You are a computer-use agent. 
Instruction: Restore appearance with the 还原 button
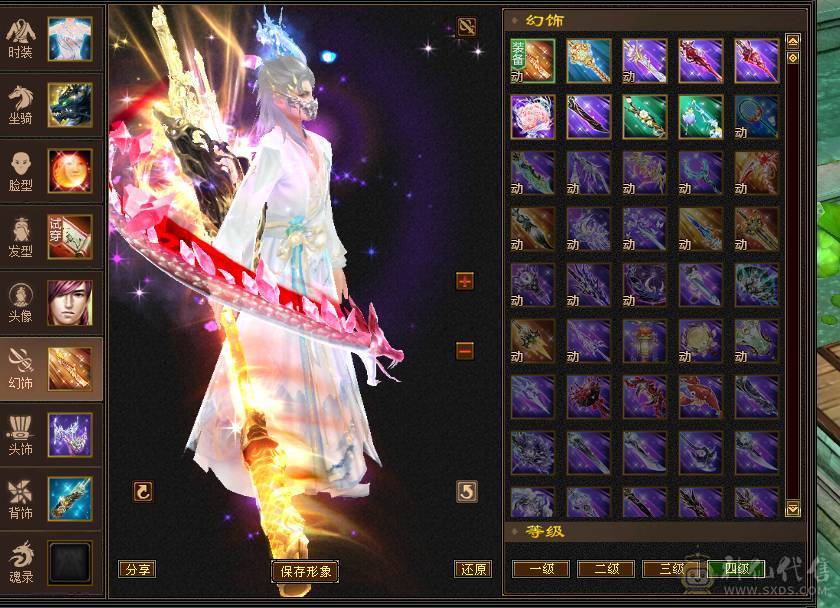(473, 569)
